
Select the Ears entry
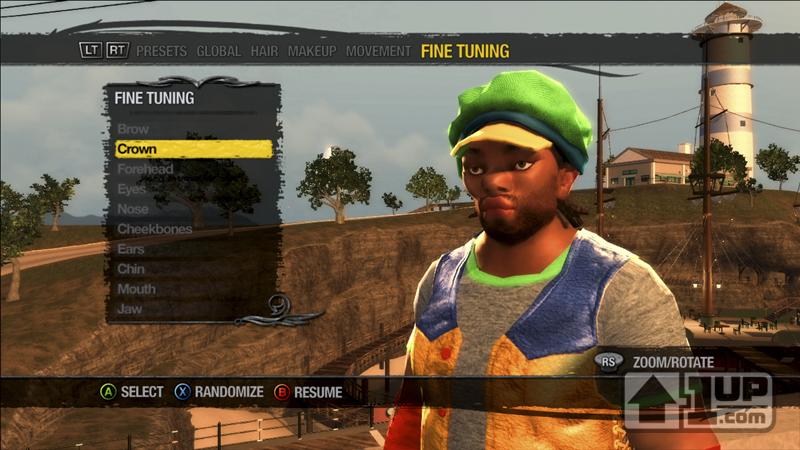click(132, 249)
